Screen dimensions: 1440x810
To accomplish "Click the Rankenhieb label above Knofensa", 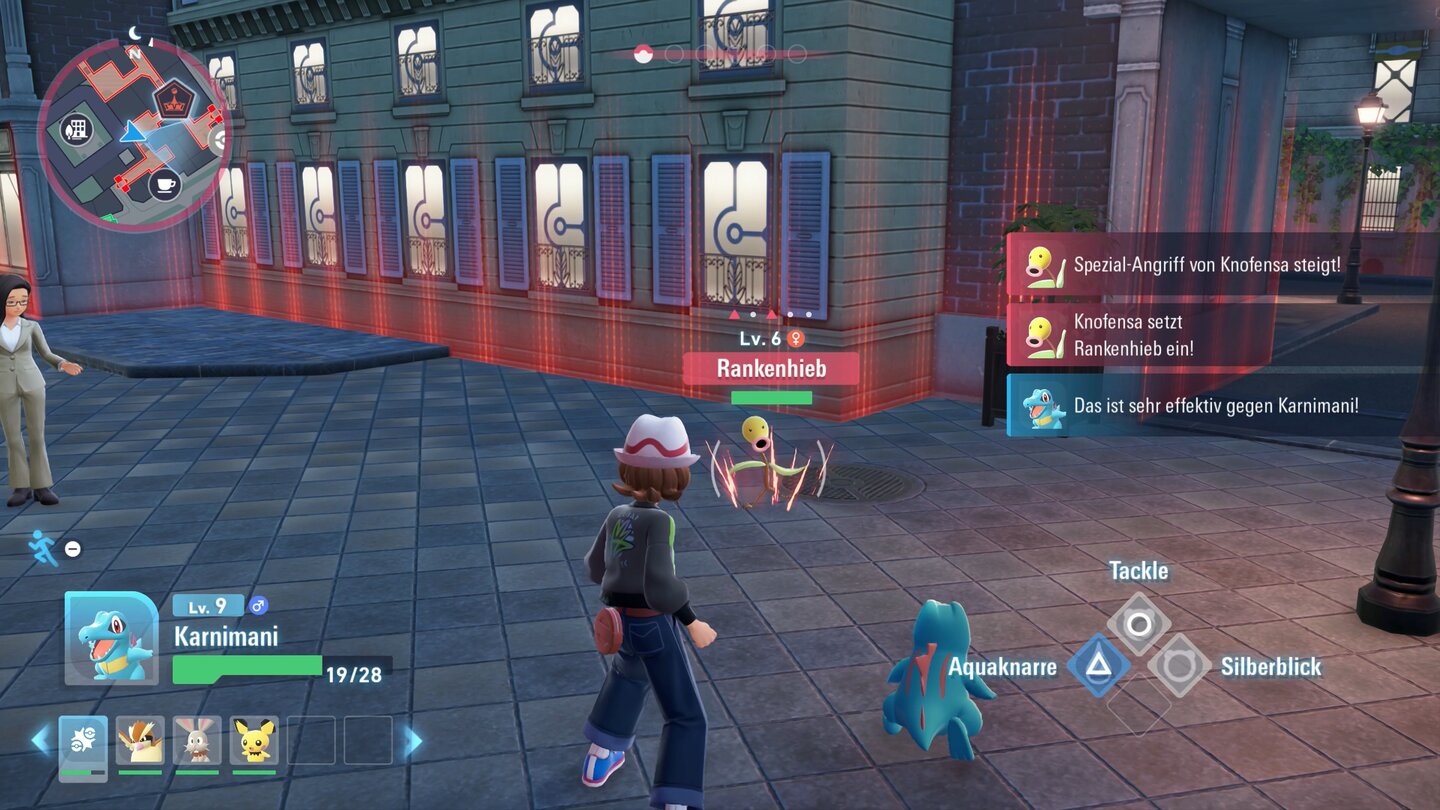I will click(x=770, y=369).
